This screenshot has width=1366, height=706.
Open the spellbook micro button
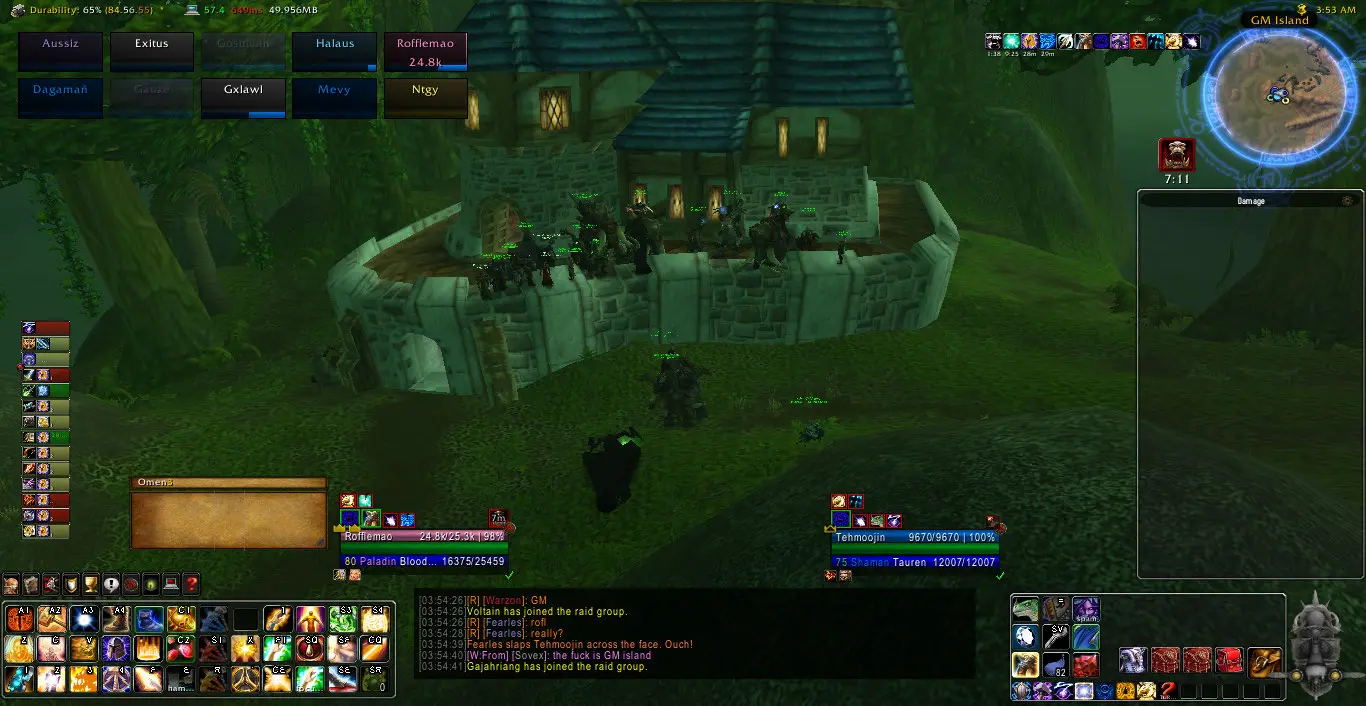(31, 584)
